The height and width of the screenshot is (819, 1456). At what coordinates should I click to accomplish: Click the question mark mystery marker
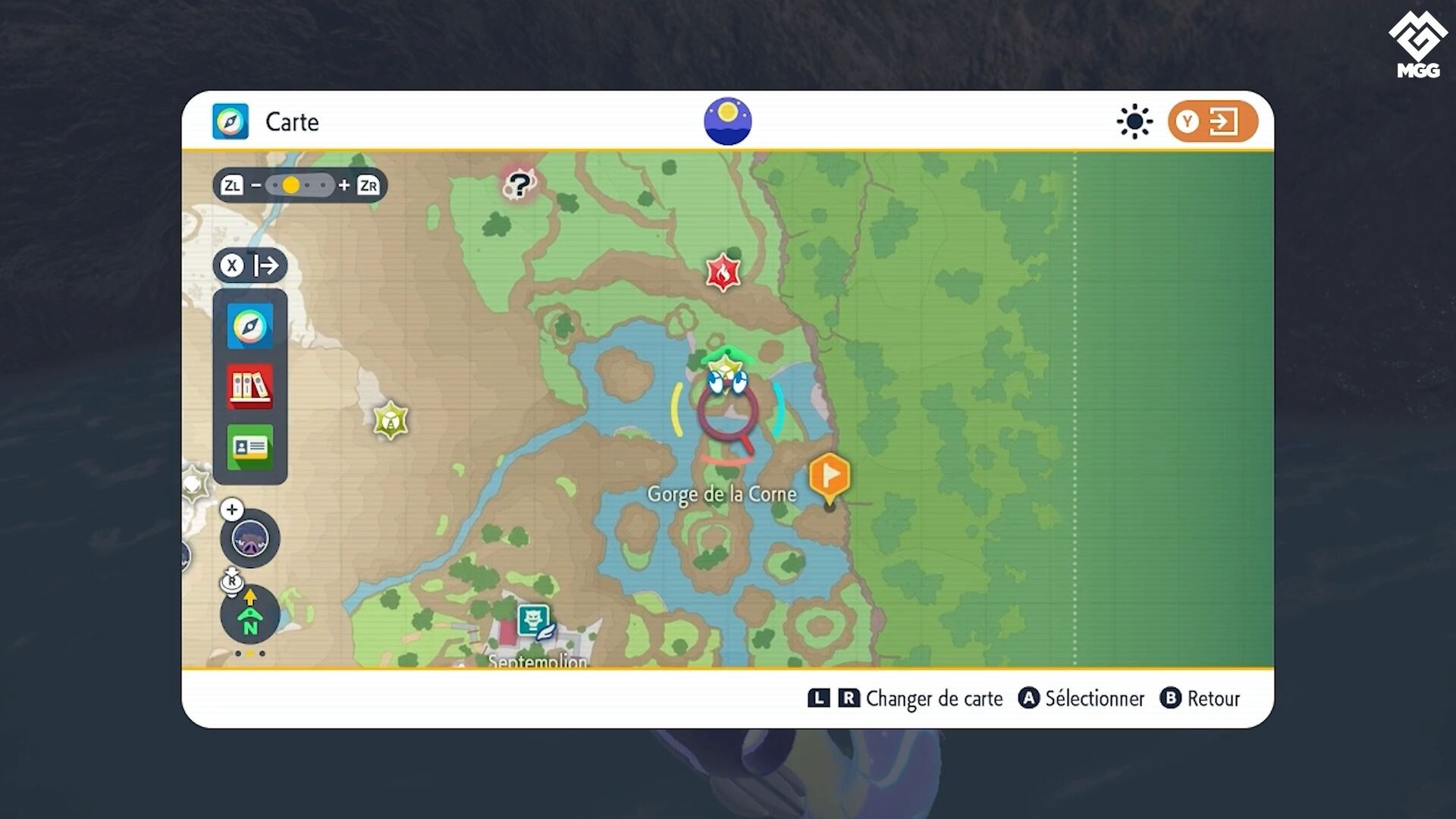(x=519, y=184)
